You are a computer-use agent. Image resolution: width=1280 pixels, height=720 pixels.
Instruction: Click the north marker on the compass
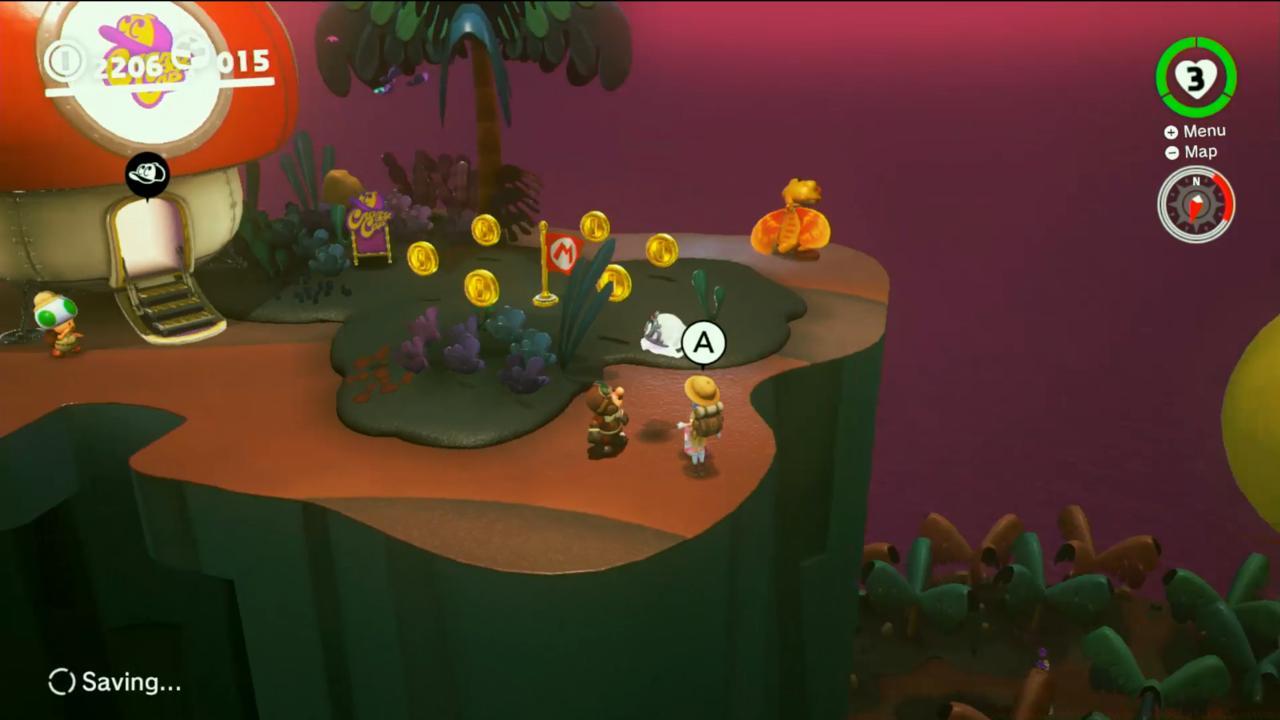[1196, 183]
